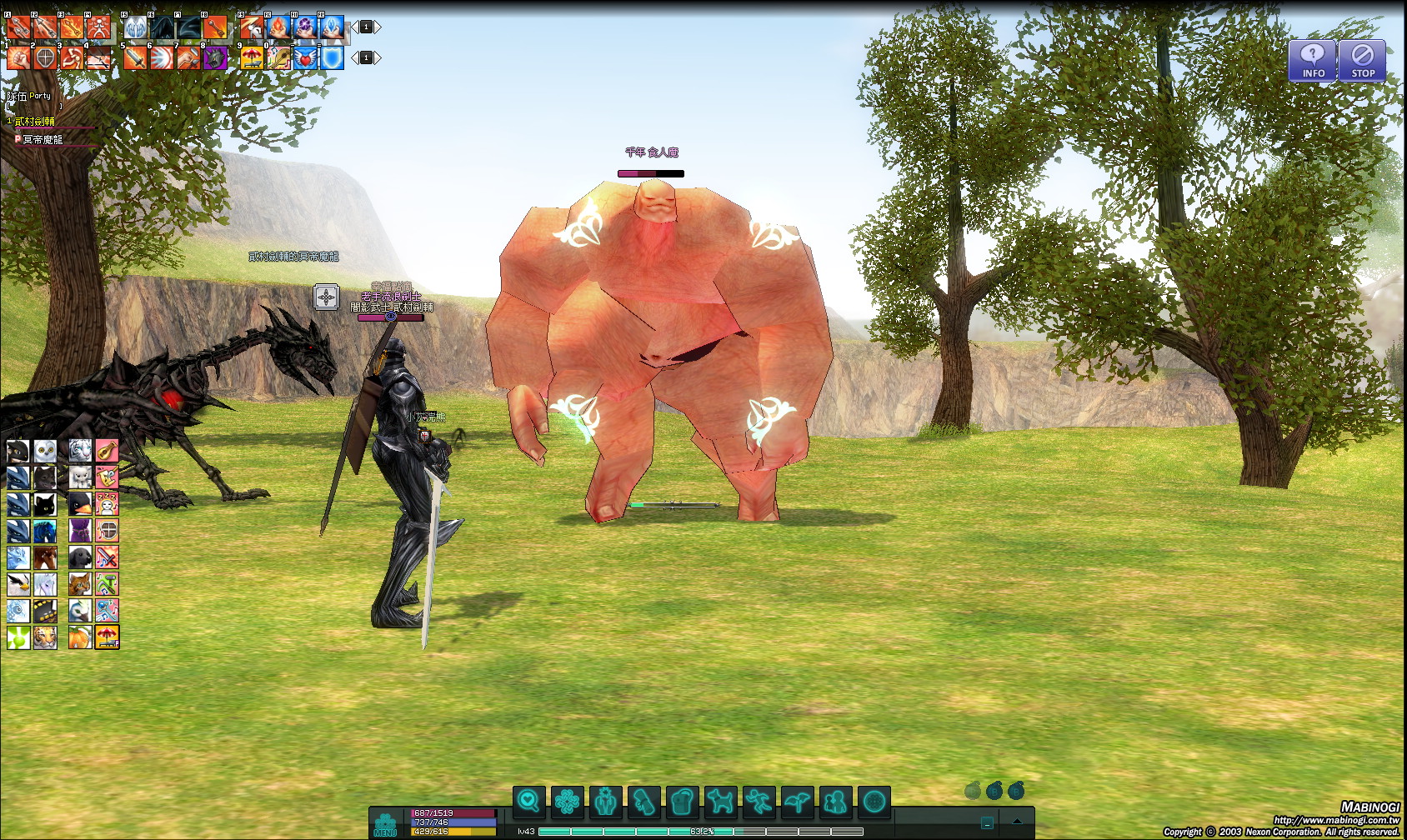Use the beach umbrella rest skill
The height and width of the screenshot is (840, 1407).
pyautogui.click(x=251, y=57)
